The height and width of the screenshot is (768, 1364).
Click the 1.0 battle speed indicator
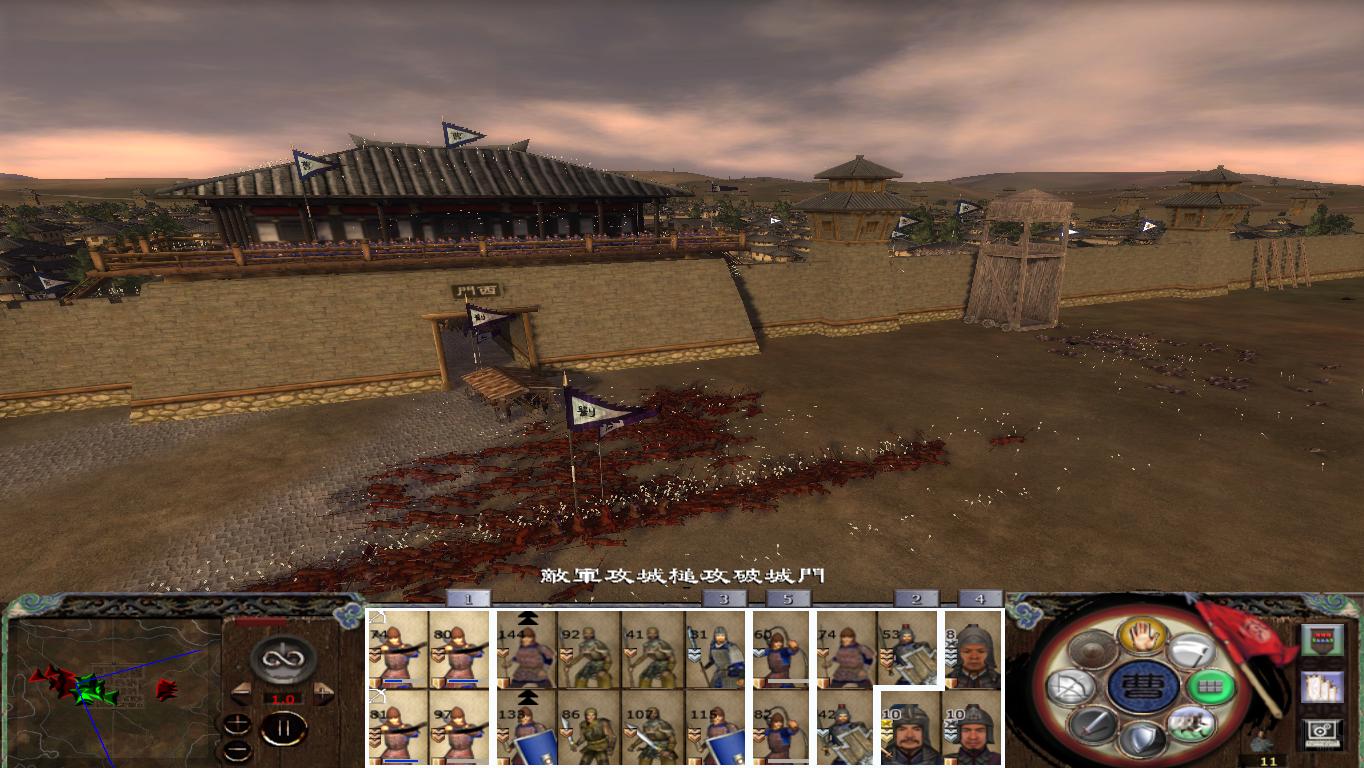coord(284,699)
